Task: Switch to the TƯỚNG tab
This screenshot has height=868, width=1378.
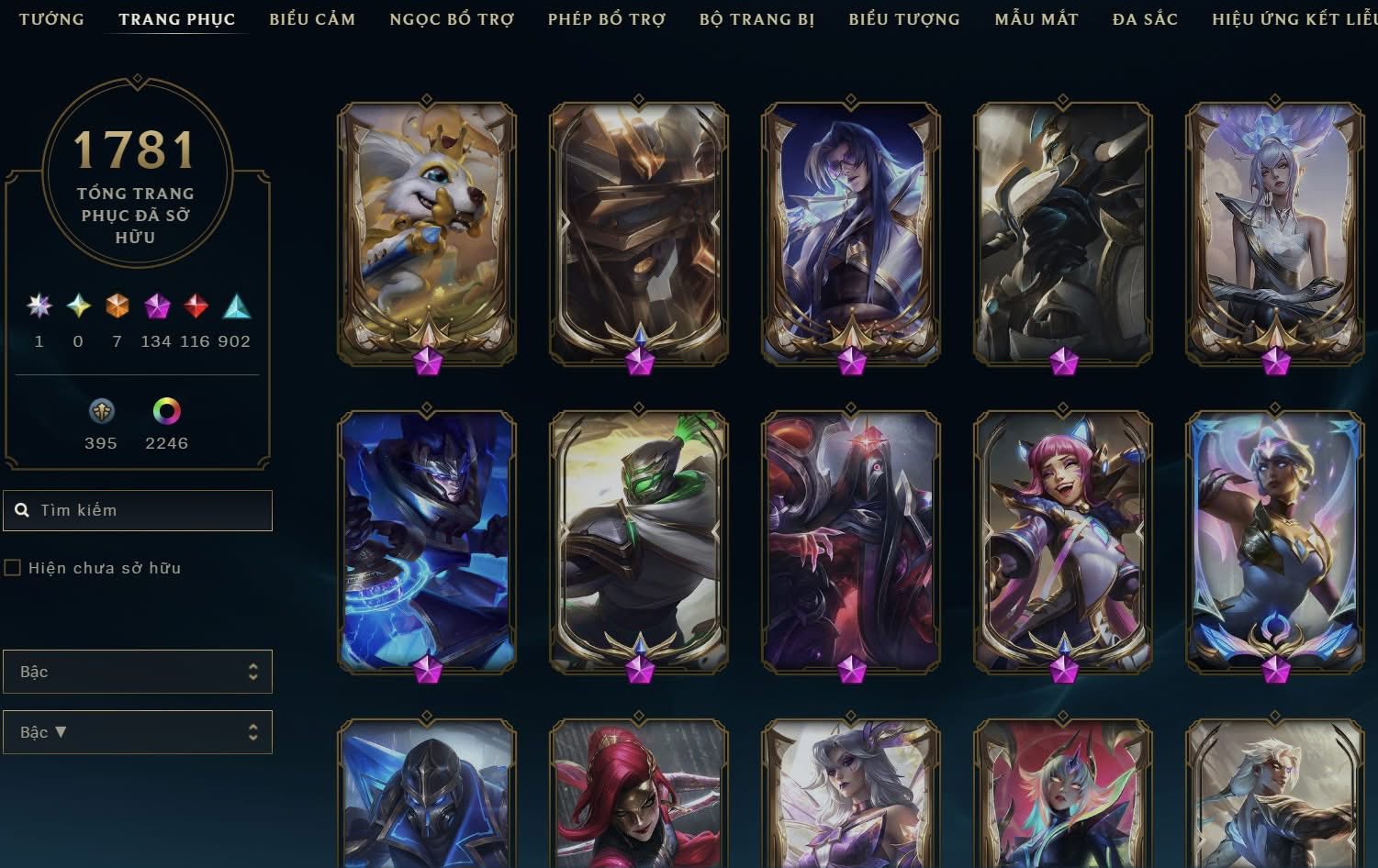Action: (x=52, y=18)
